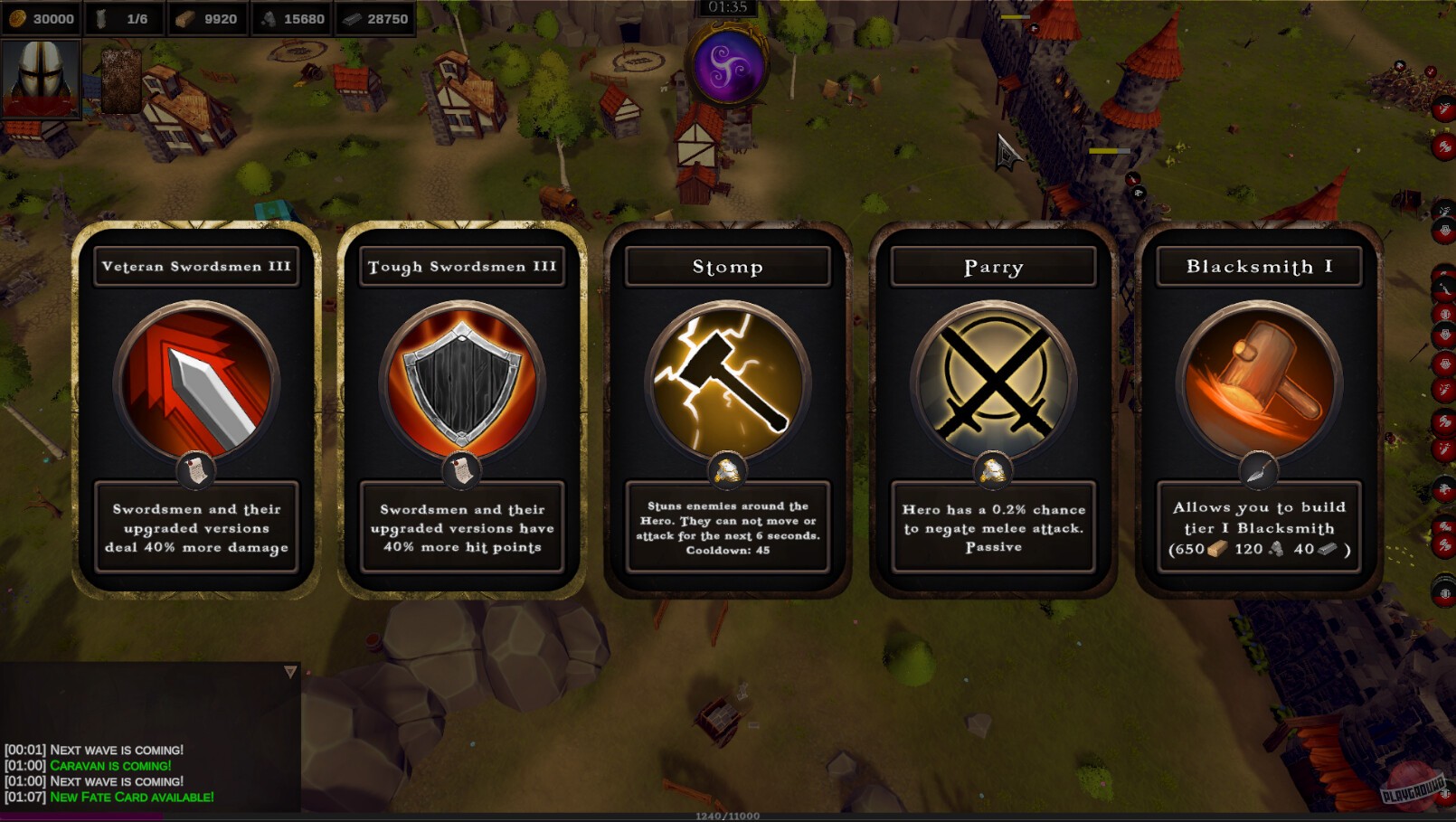Viewport: 1456px width, 822px height.
Task: Click the scroll icon beneath the Parry crossed swords
Action: pyautogui.click(x=992, y=468)
